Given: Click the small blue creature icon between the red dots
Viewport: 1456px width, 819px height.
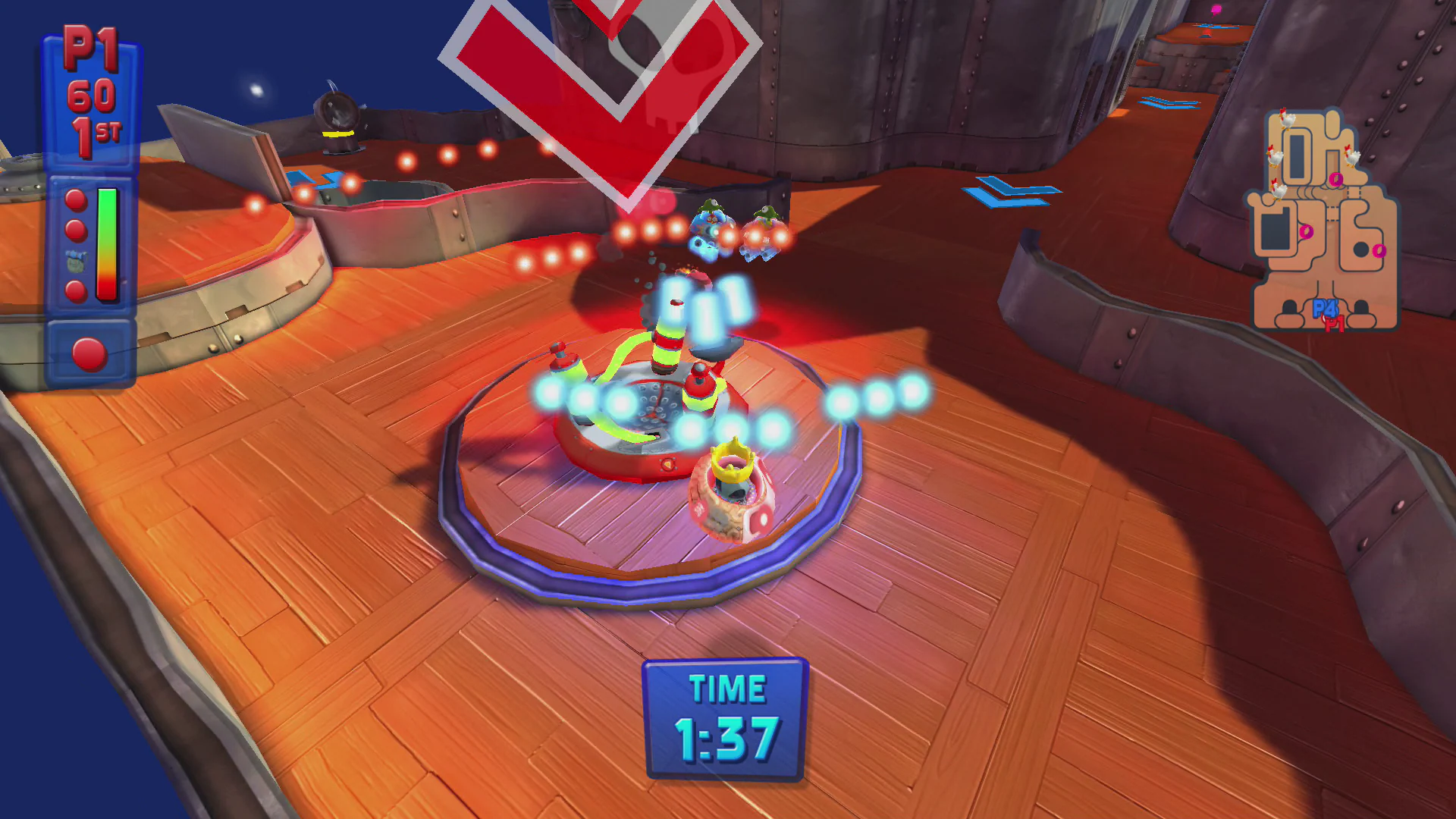Looking at the screenshot, I should coord(76,260).
